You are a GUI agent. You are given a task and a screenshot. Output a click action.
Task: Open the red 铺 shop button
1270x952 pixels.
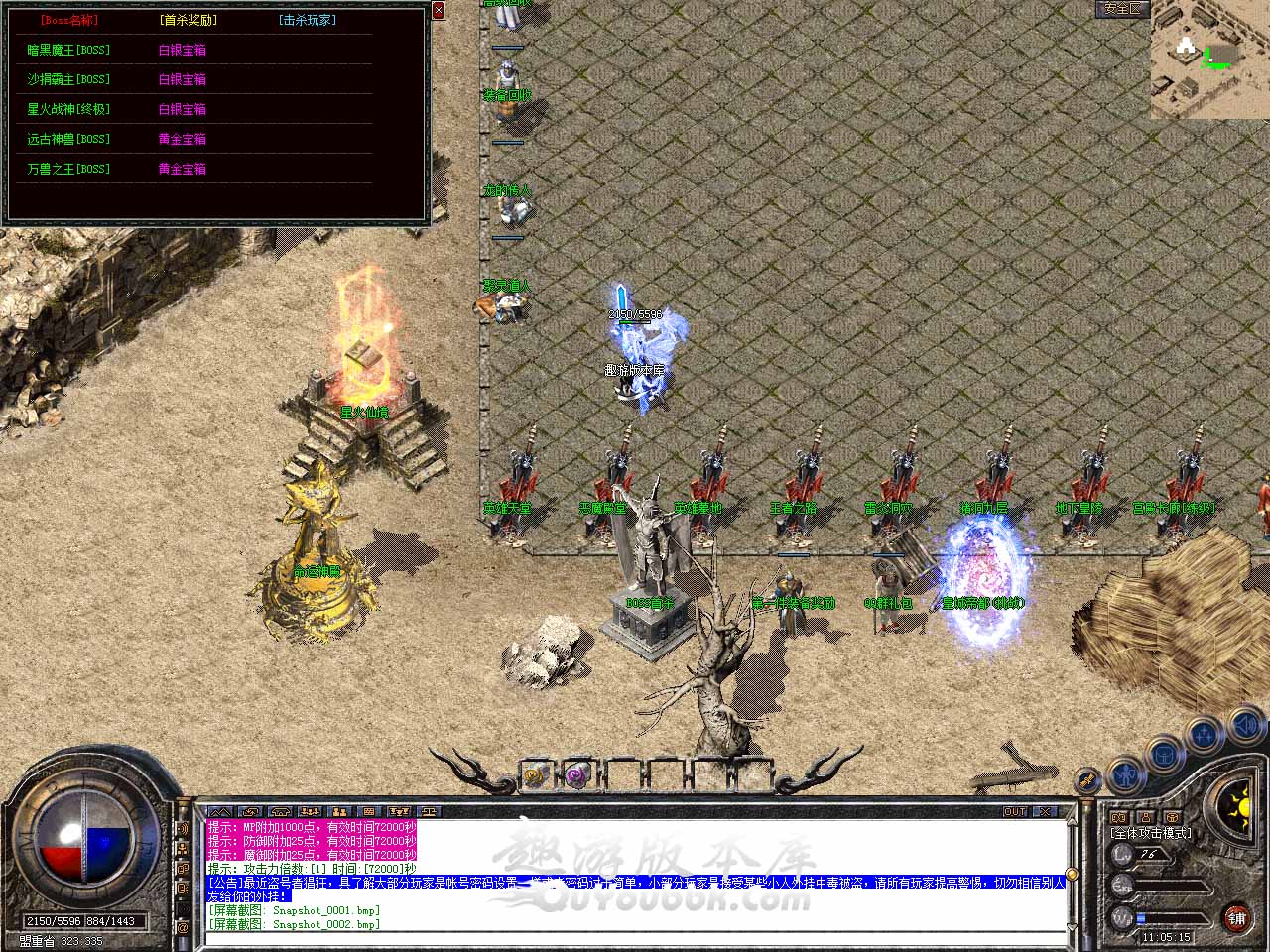point(1236,917)
